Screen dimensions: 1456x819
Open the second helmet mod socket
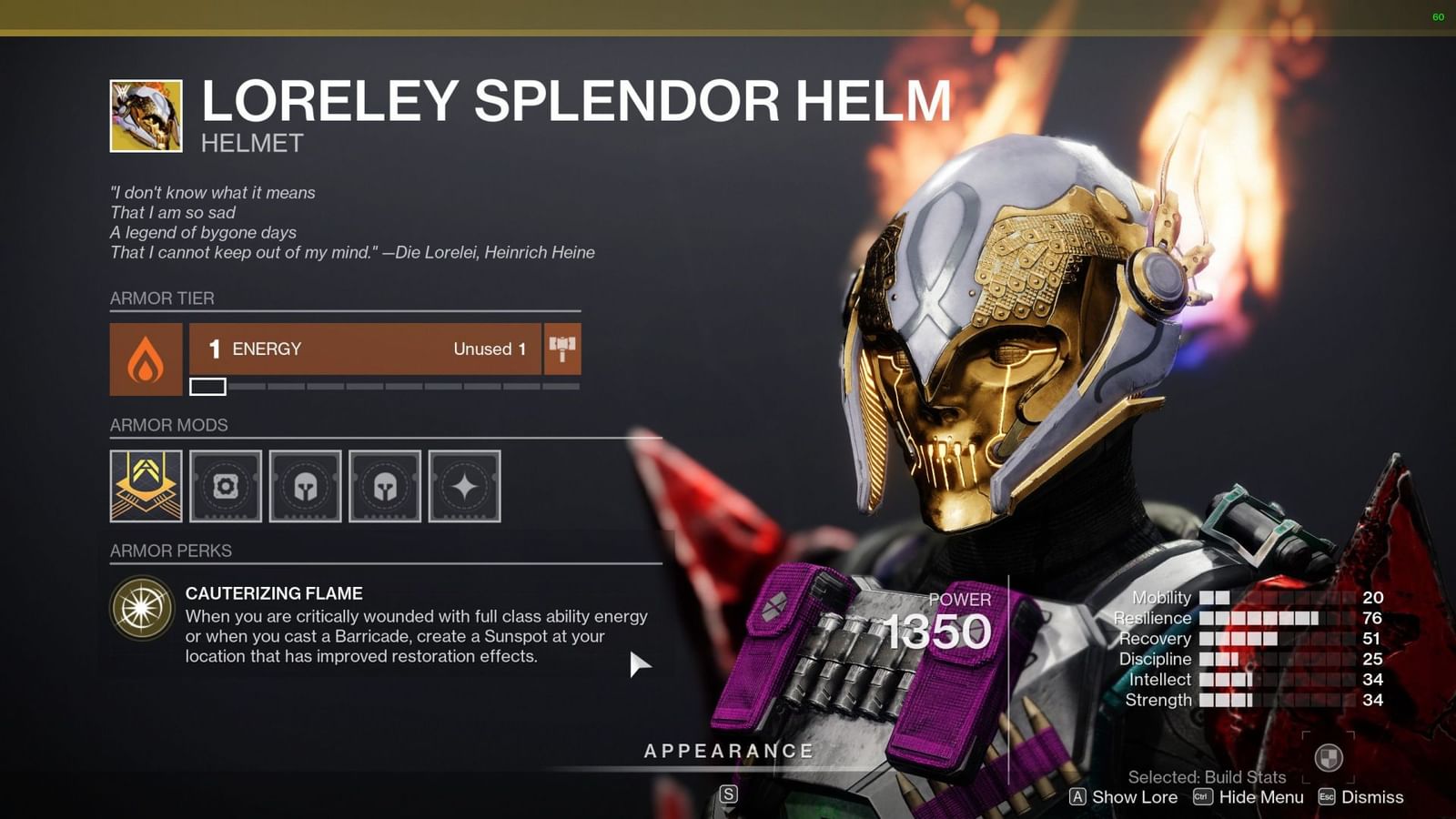tap(385, 487)
